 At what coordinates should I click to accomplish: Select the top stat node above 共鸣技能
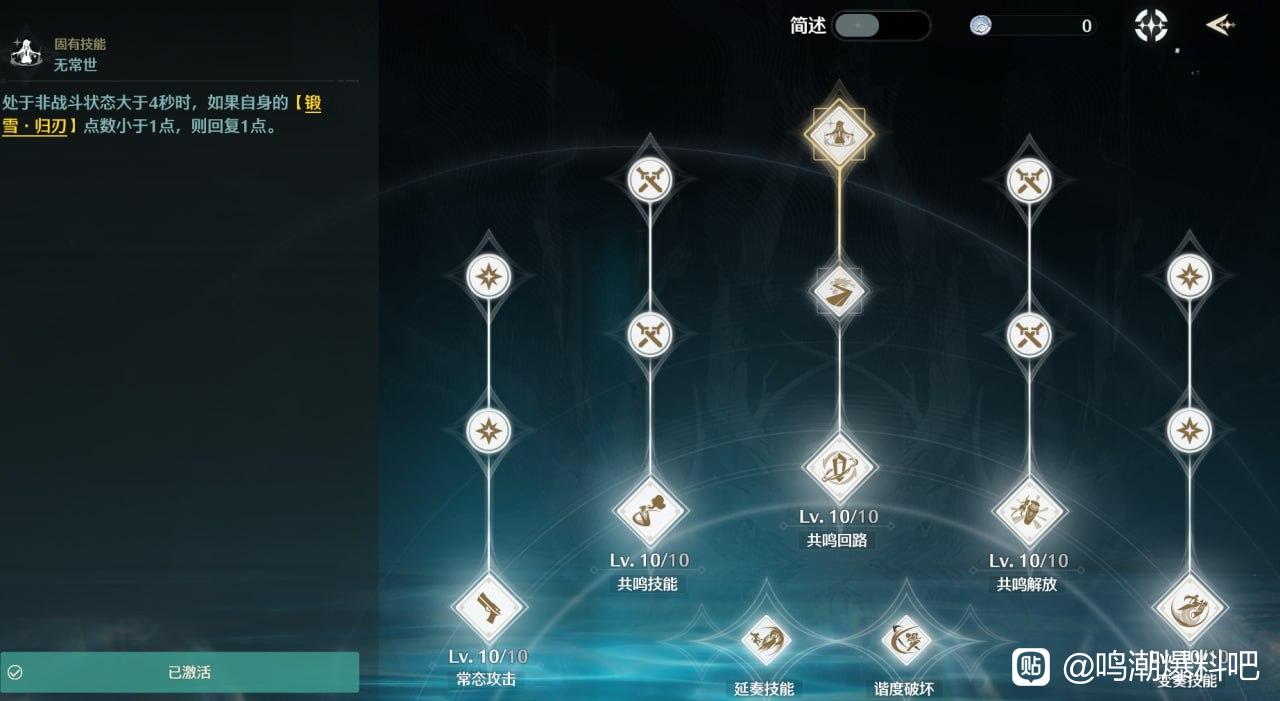click(650, 180)
